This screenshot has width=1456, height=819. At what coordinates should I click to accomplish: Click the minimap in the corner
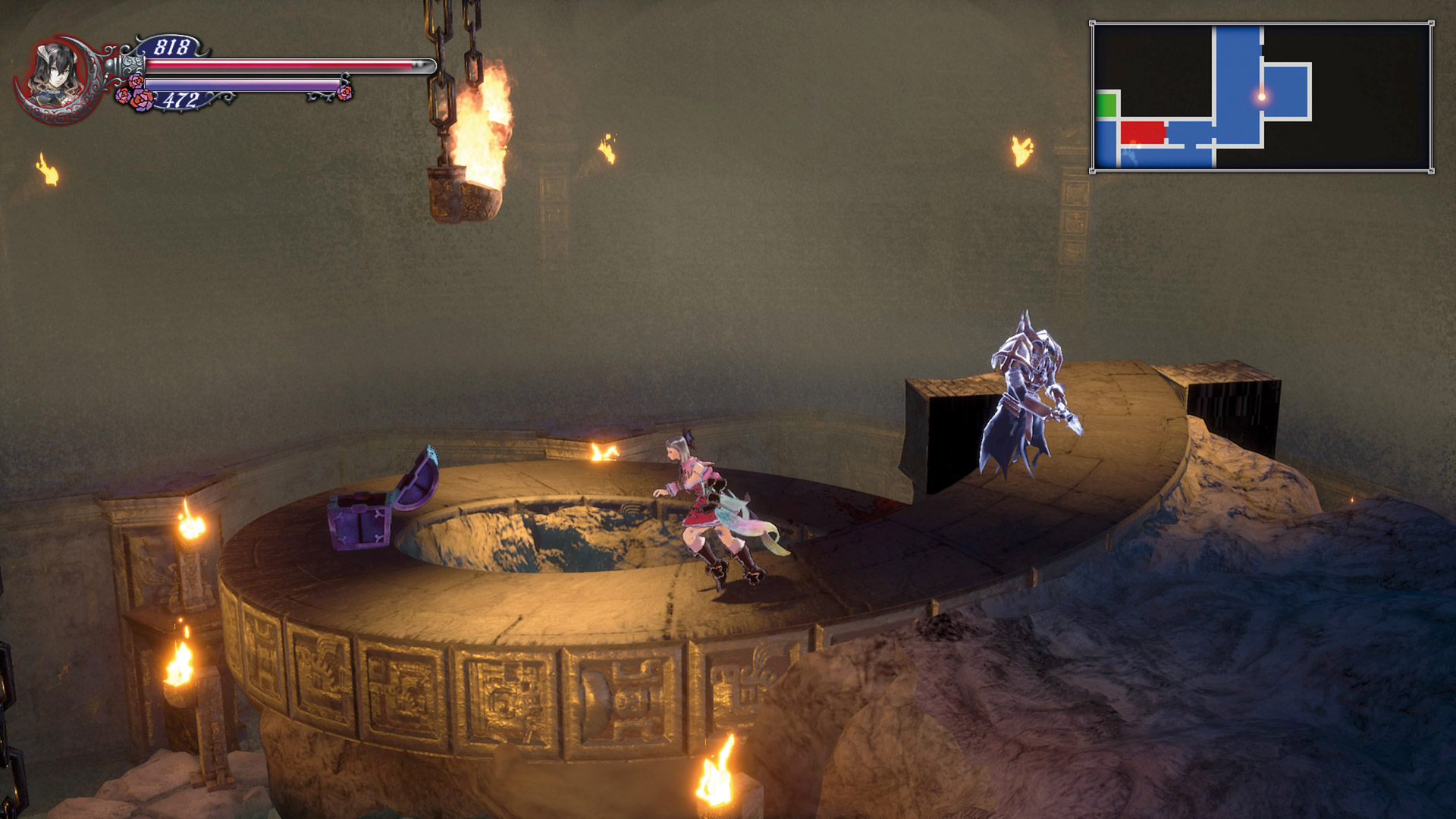click(x=1262, y=96)
